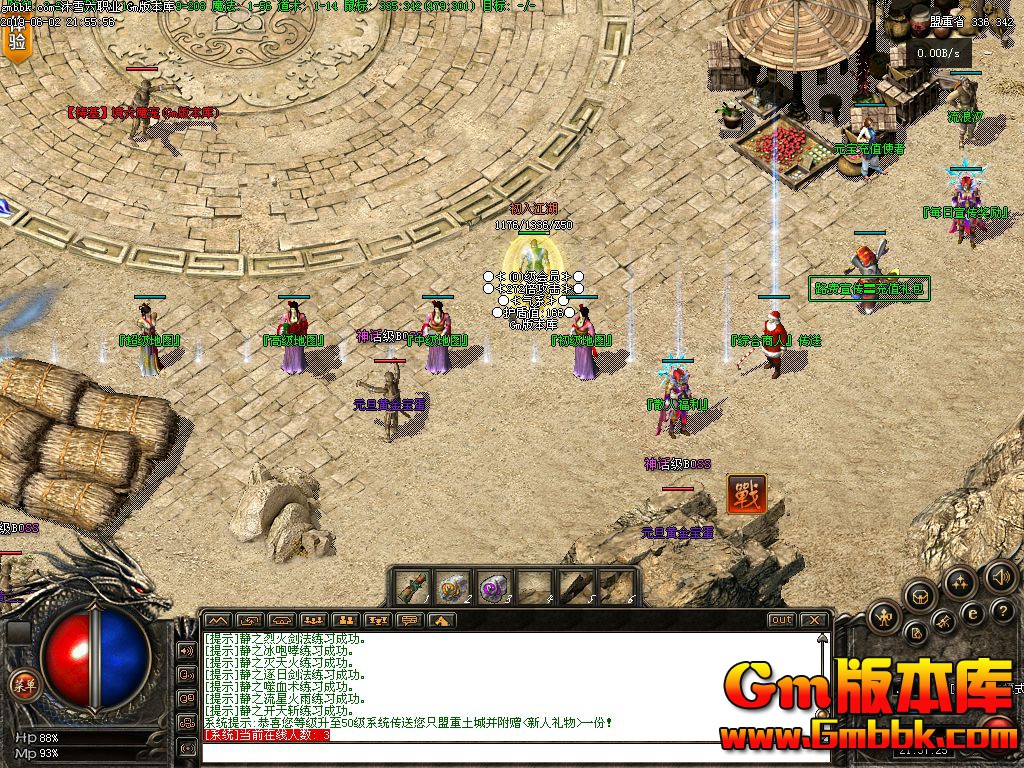This screenshot has width=1024, height=768.
Task: Use the spiral stone in hotbar slot 2
Action: click(453, 586)
